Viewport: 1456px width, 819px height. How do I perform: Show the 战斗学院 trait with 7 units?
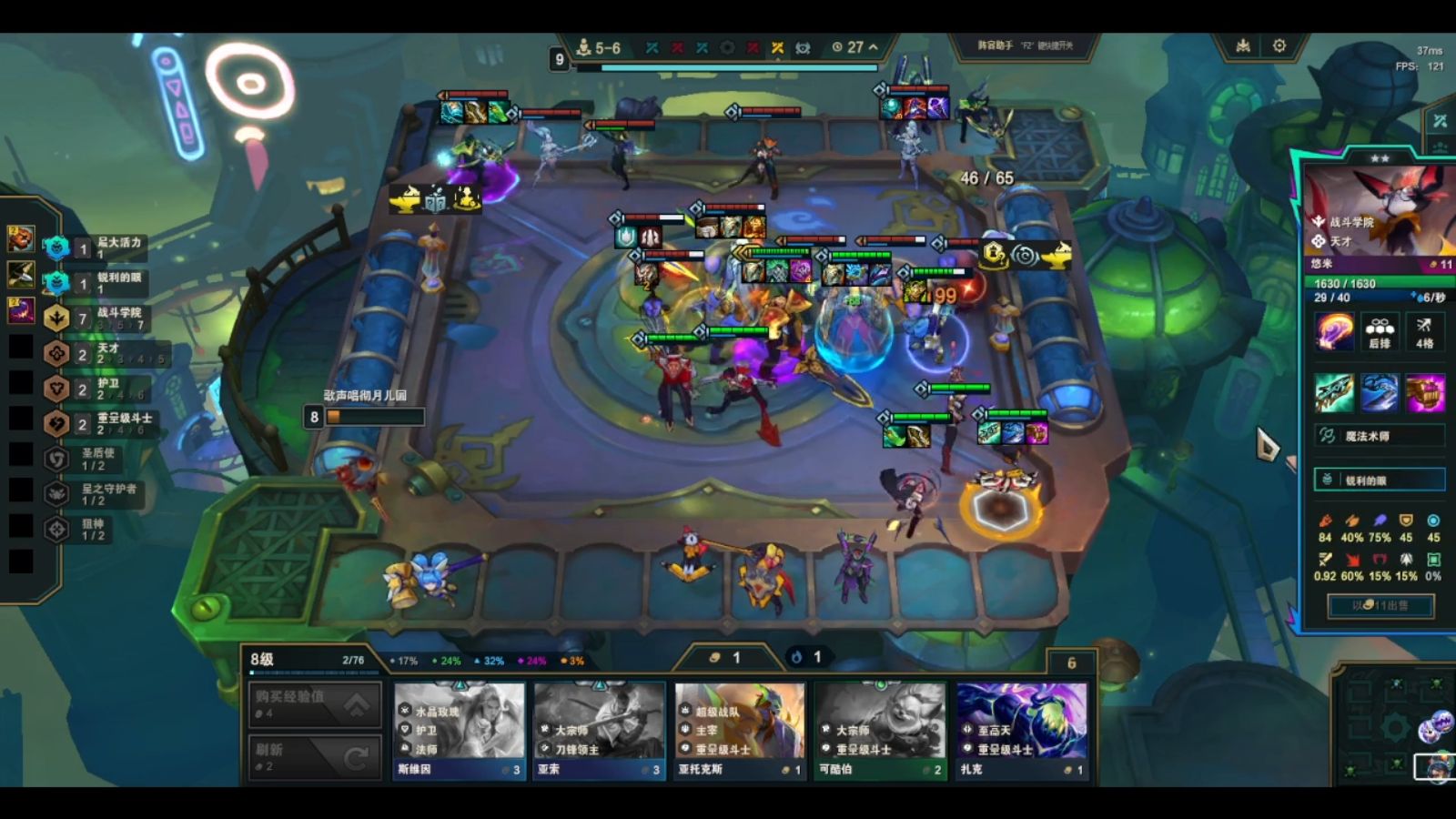click(x=100, y=318)
